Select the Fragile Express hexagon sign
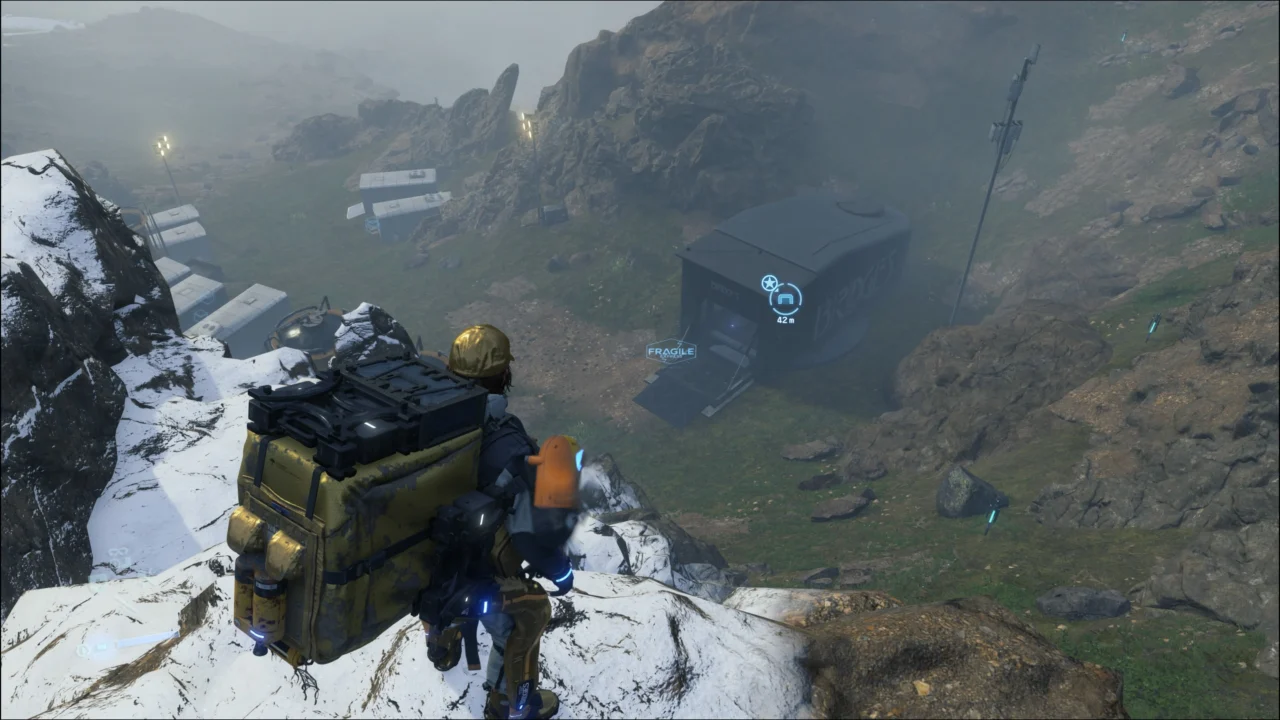Viewport: 1280px width, 720px height. [671, 351]
